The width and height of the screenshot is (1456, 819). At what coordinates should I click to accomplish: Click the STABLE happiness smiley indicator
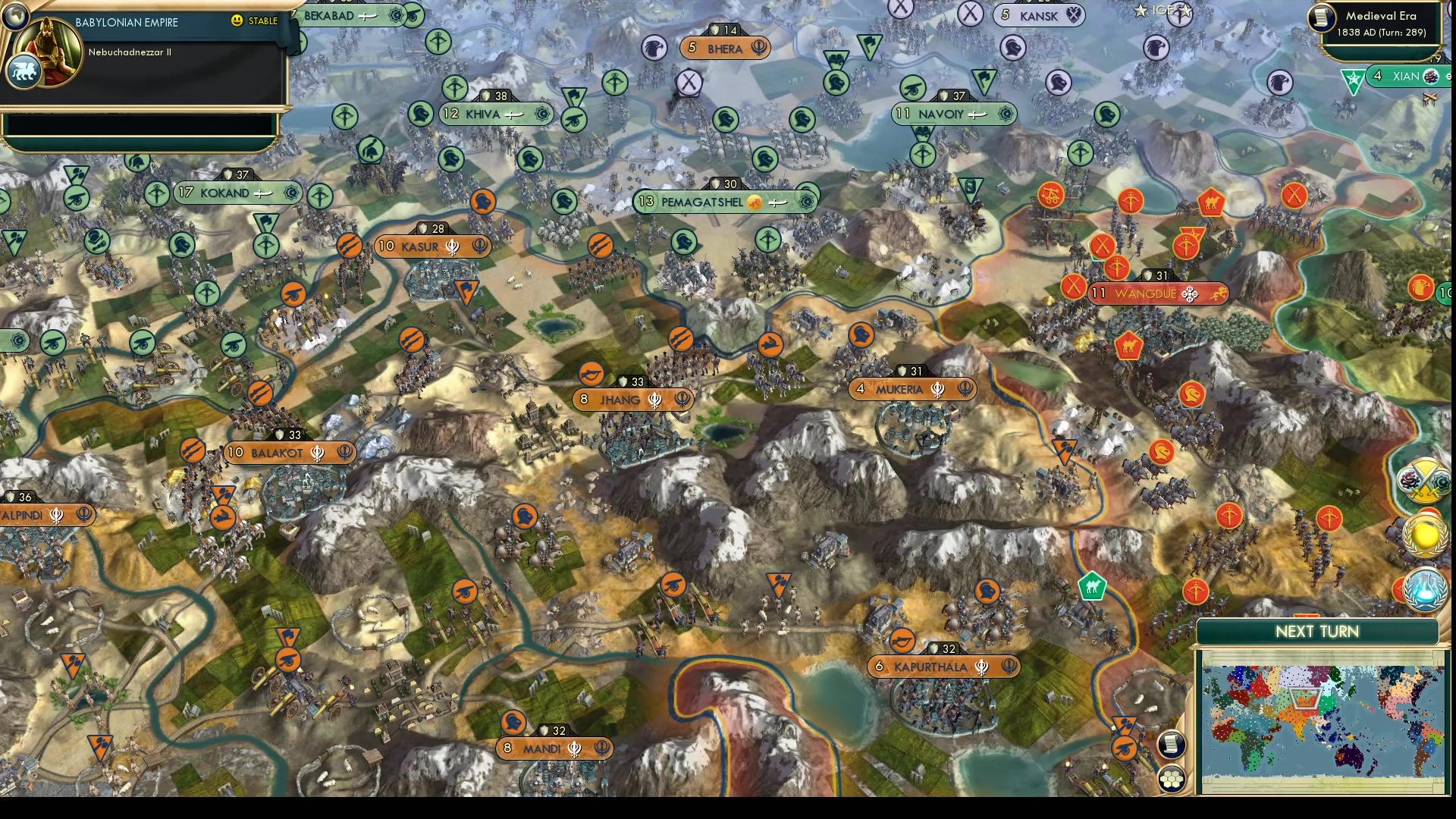237,20
